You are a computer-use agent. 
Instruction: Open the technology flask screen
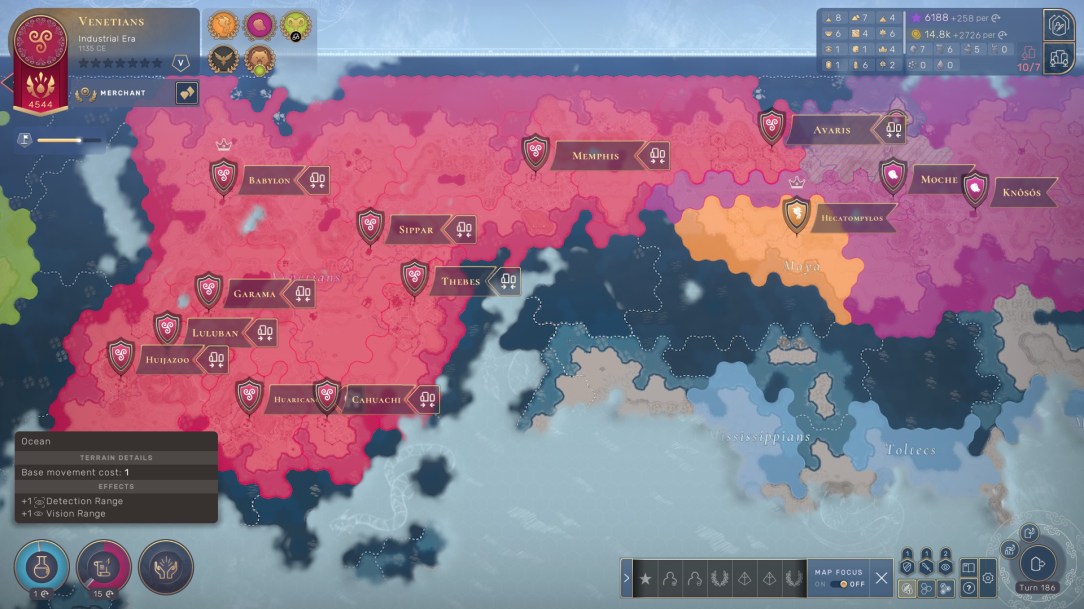pos(41,567)
